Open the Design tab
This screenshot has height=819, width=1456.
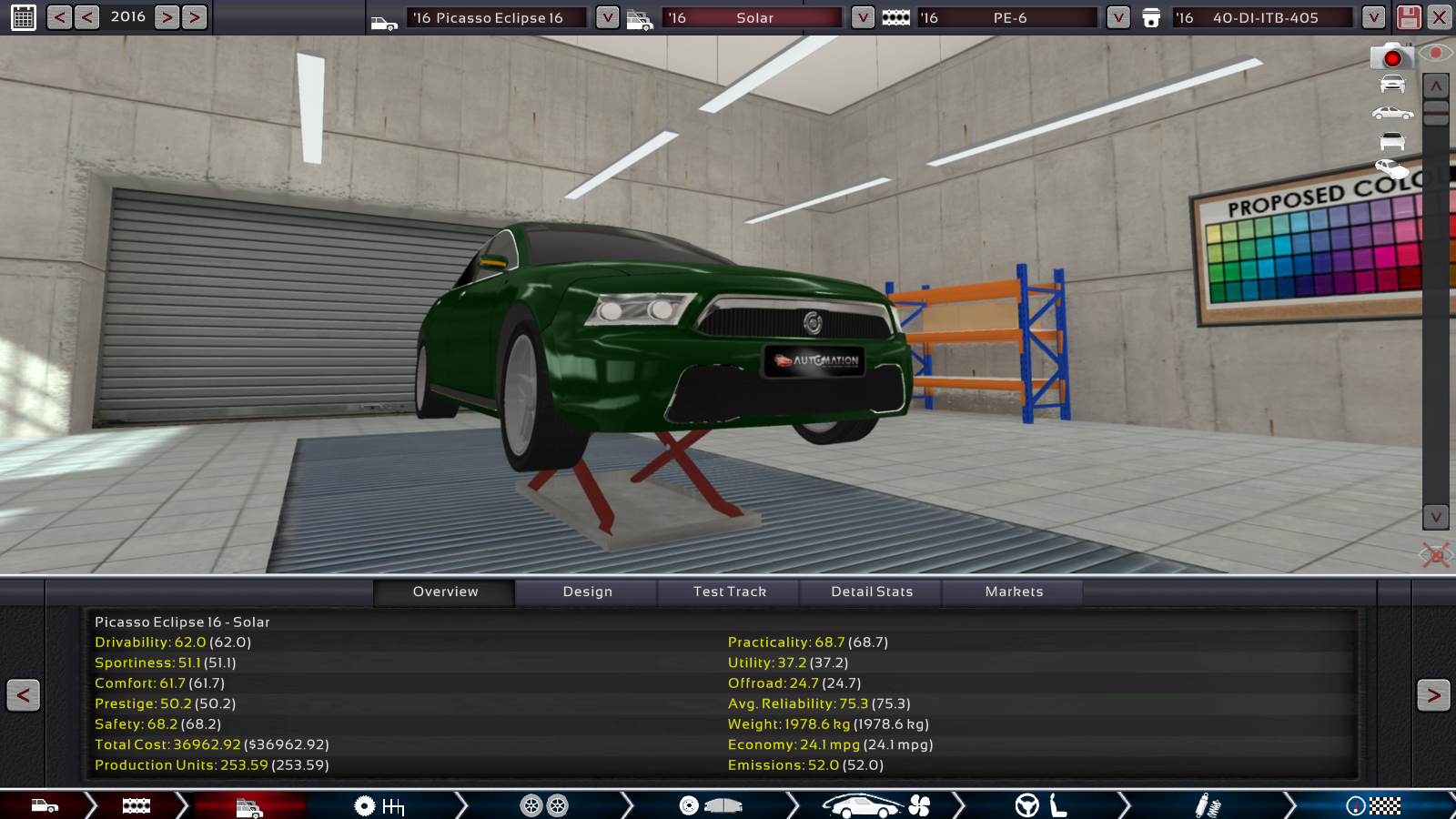[587, 592]
